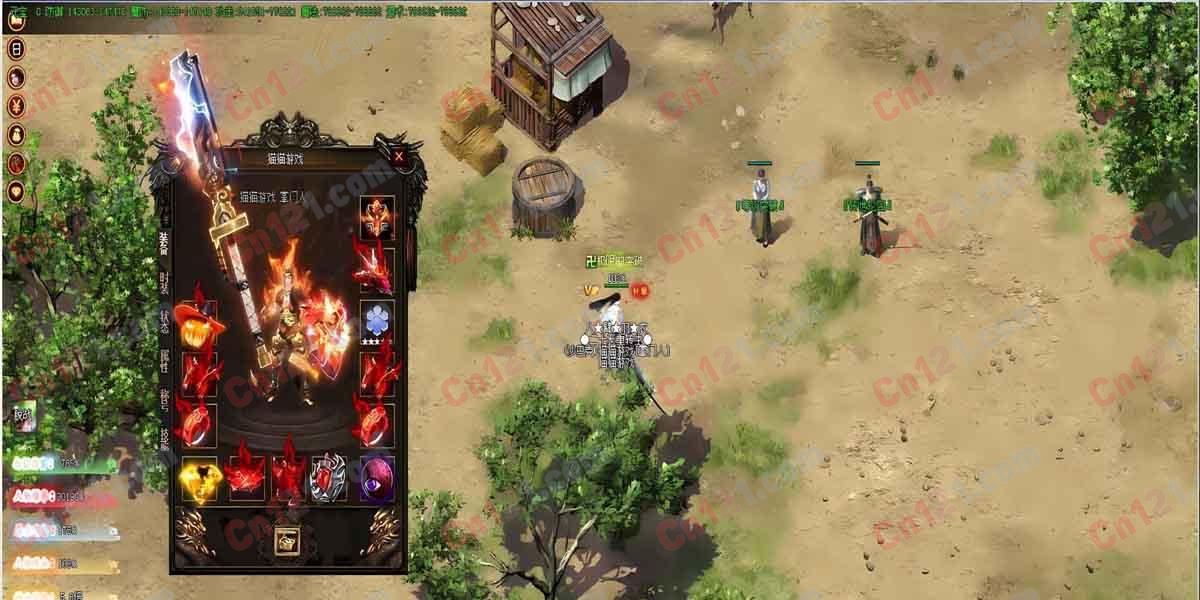This screenshot has width=1200, height=600.
Task: Open the 技能 skills tab
Action: [x=164, y=439]
